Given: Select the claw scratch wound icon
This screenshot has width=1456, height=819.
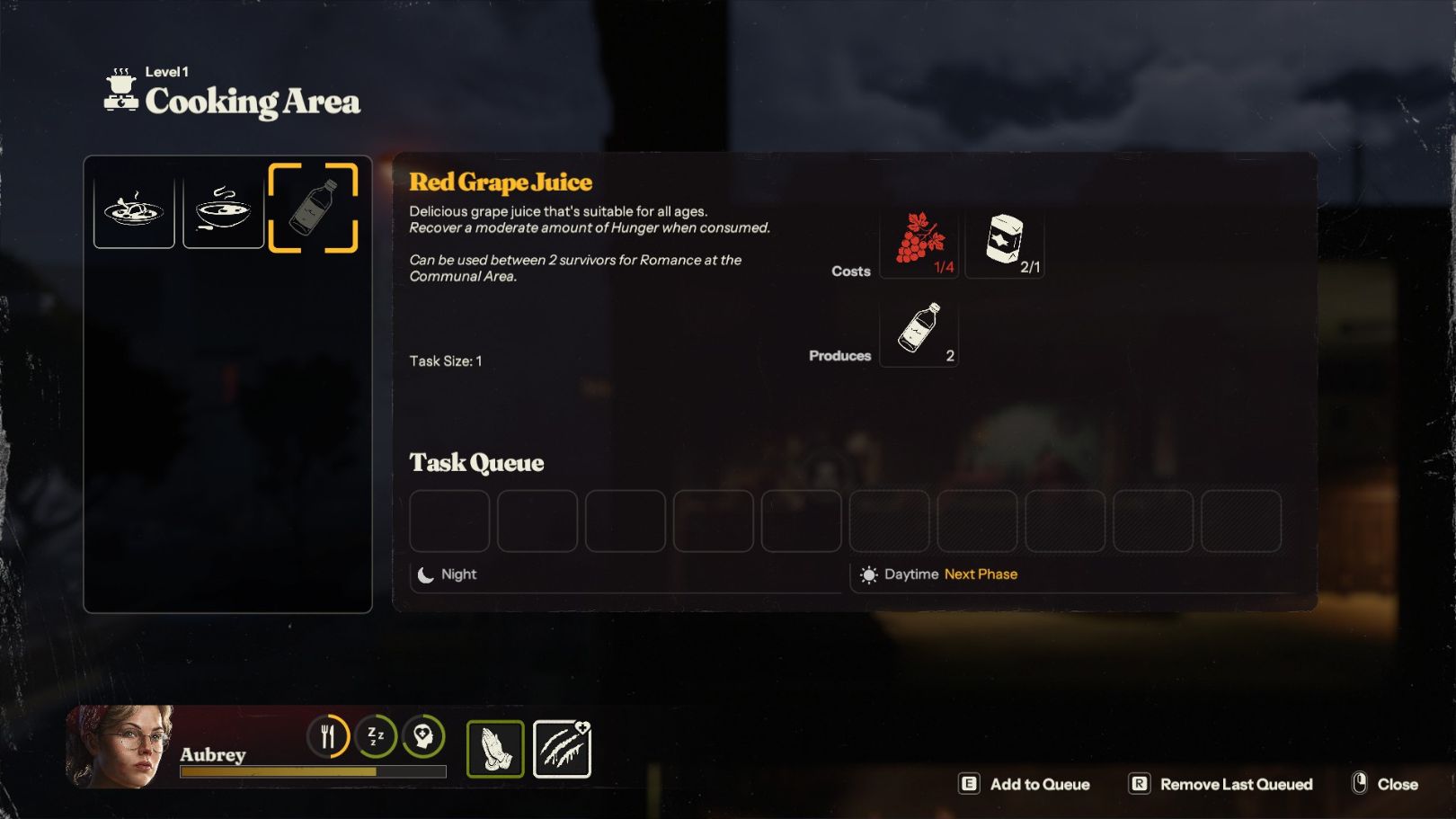Looking at the screenshot, I should coord(562,749).
